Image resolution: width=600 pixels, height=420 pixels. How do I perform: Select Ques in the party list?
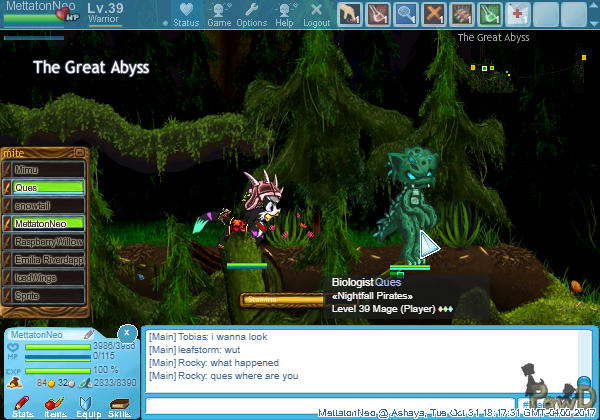coord(46,188)
